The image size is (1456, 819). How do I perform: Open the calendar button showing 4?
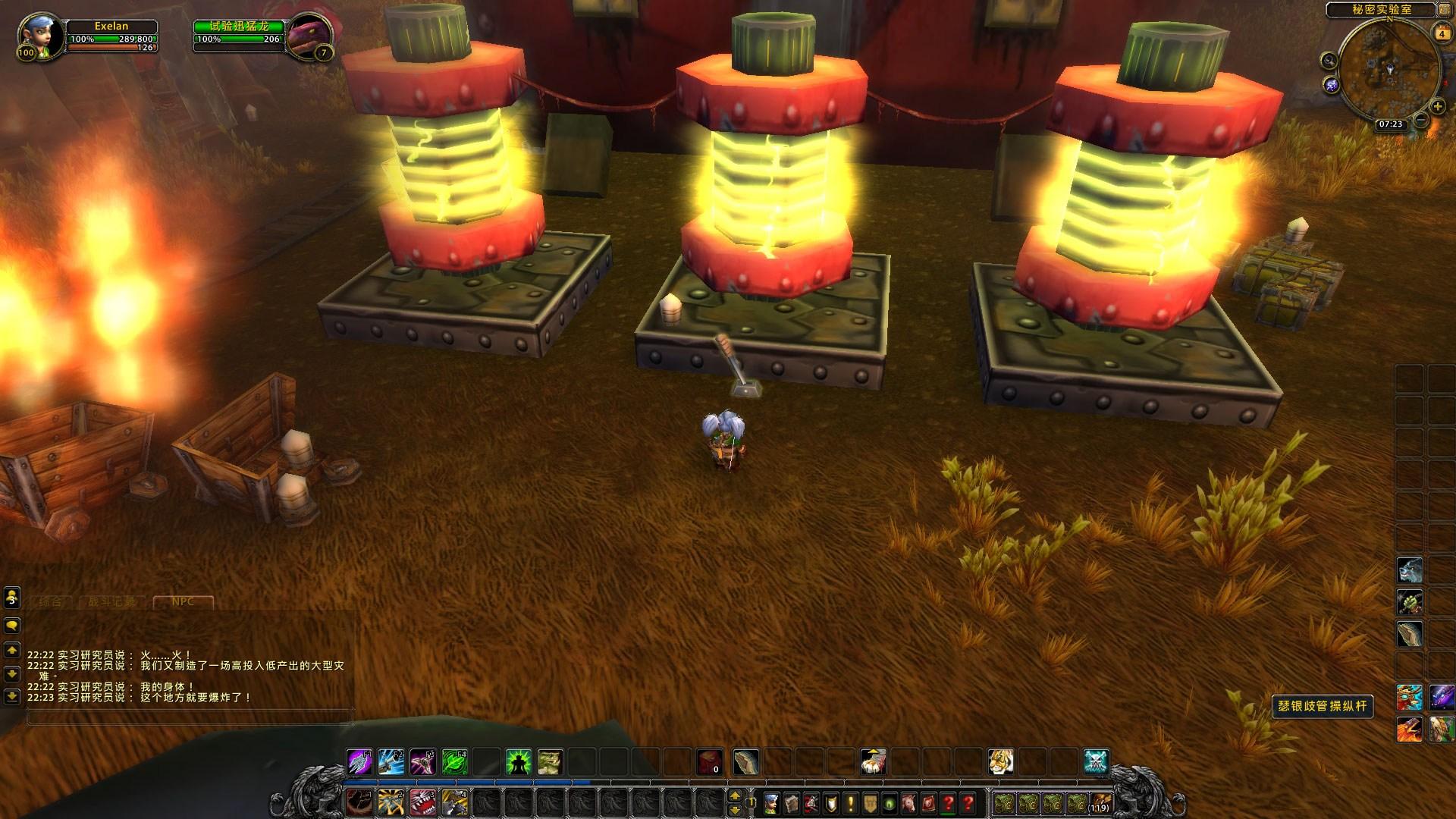click(x=1440, y=33)
